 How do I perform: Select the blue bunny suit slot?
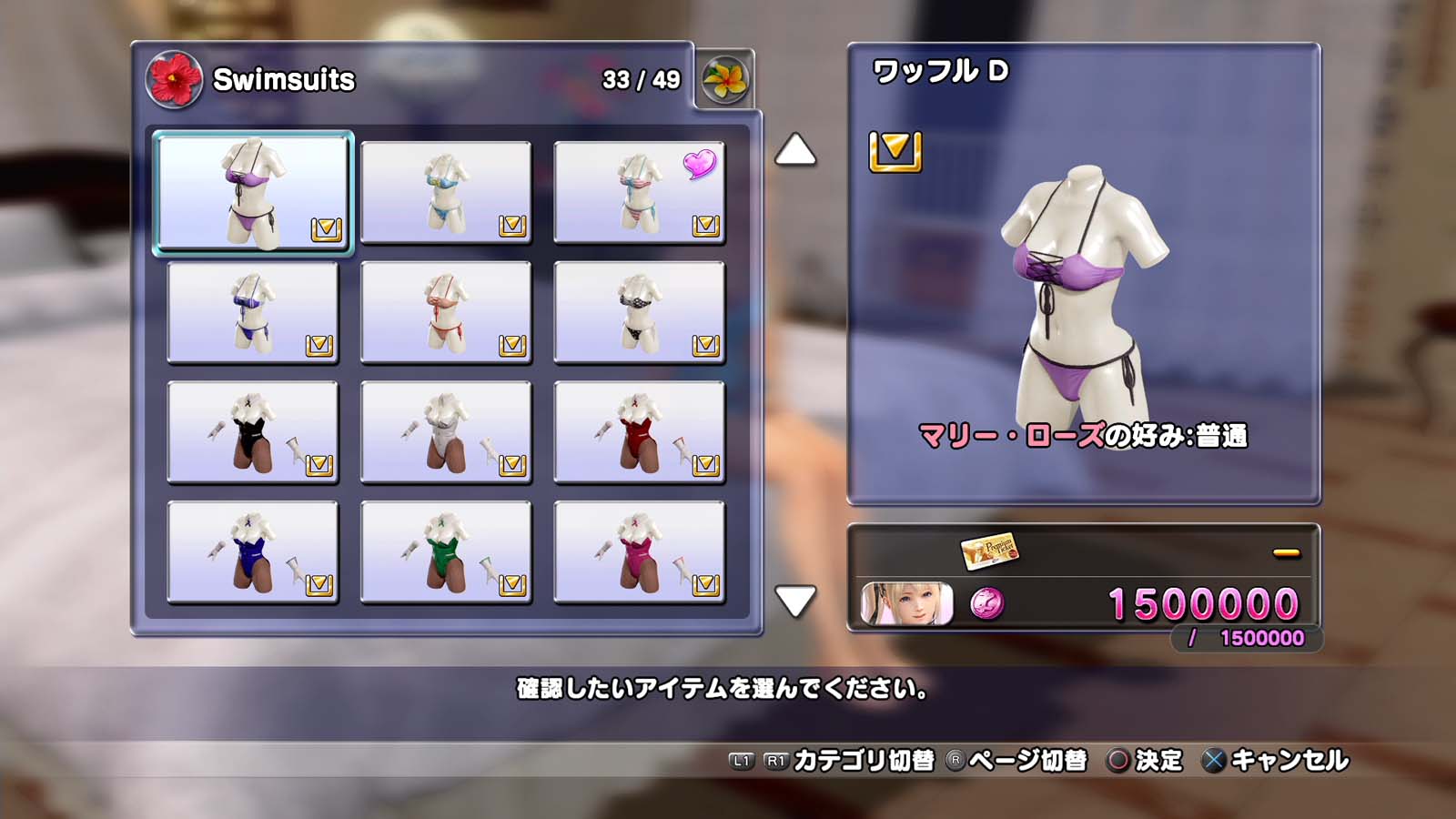(253, 552)
